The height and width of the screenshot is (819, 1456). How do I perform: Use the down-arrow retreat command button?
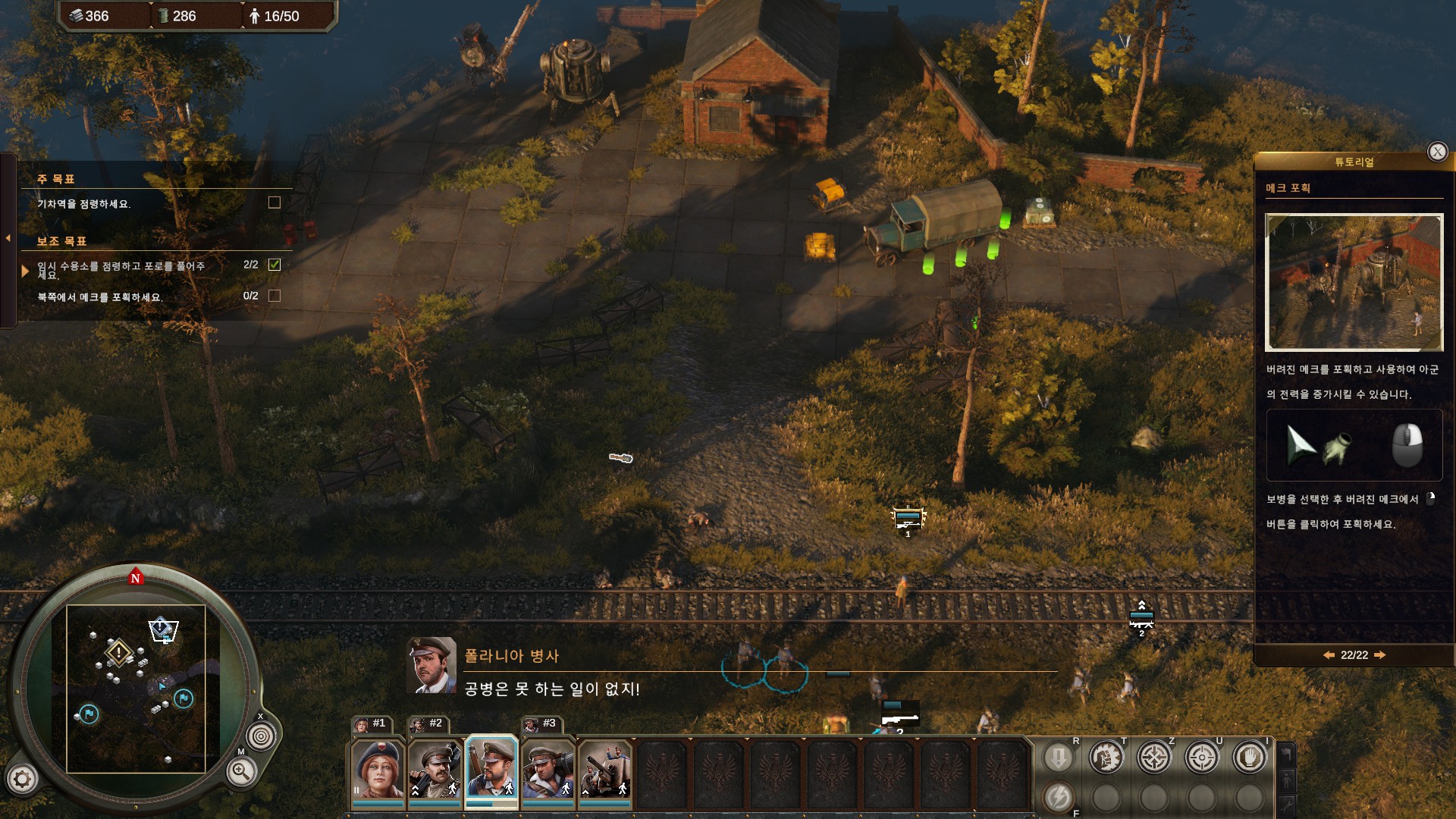click(1059, 757)
